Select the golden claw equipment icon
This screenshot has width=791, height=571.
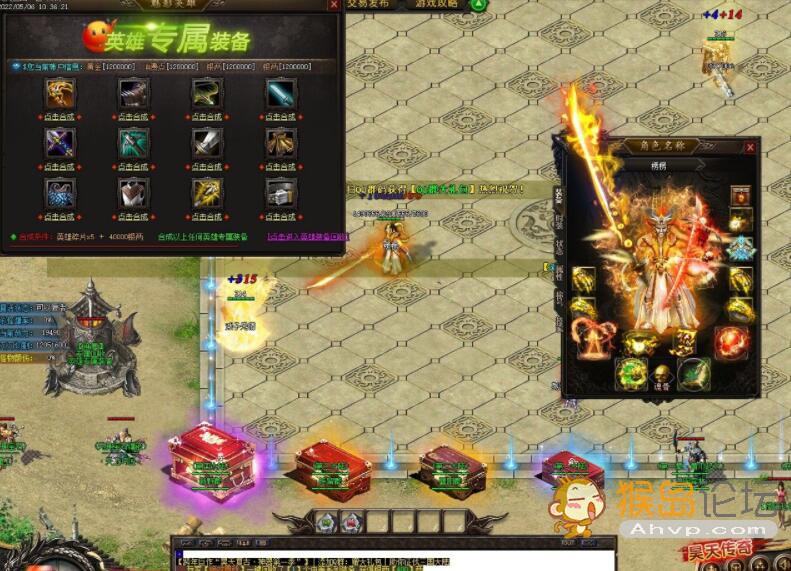(x=59, y=93)
